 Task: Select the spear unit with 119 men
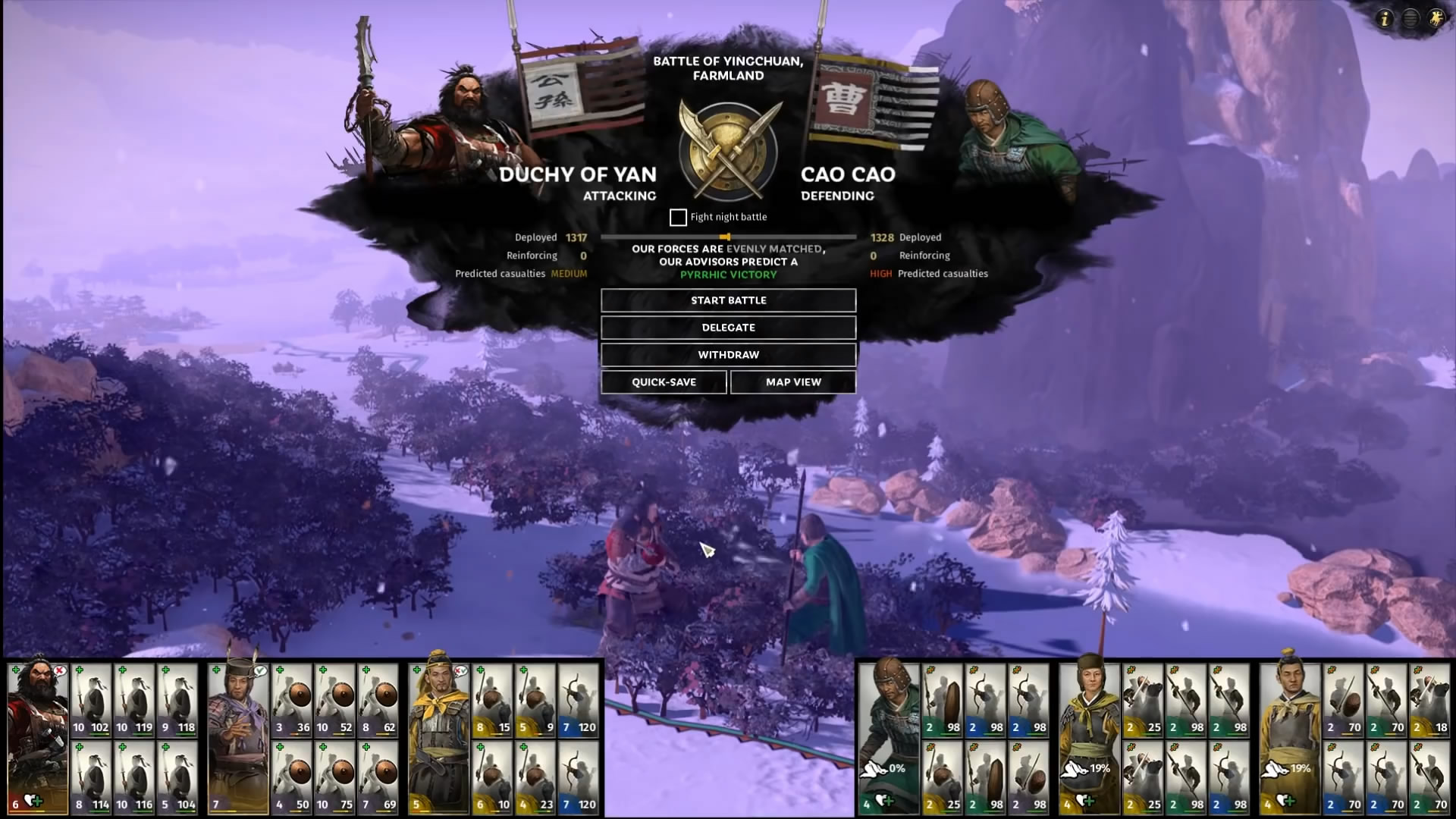pos(134,699)
